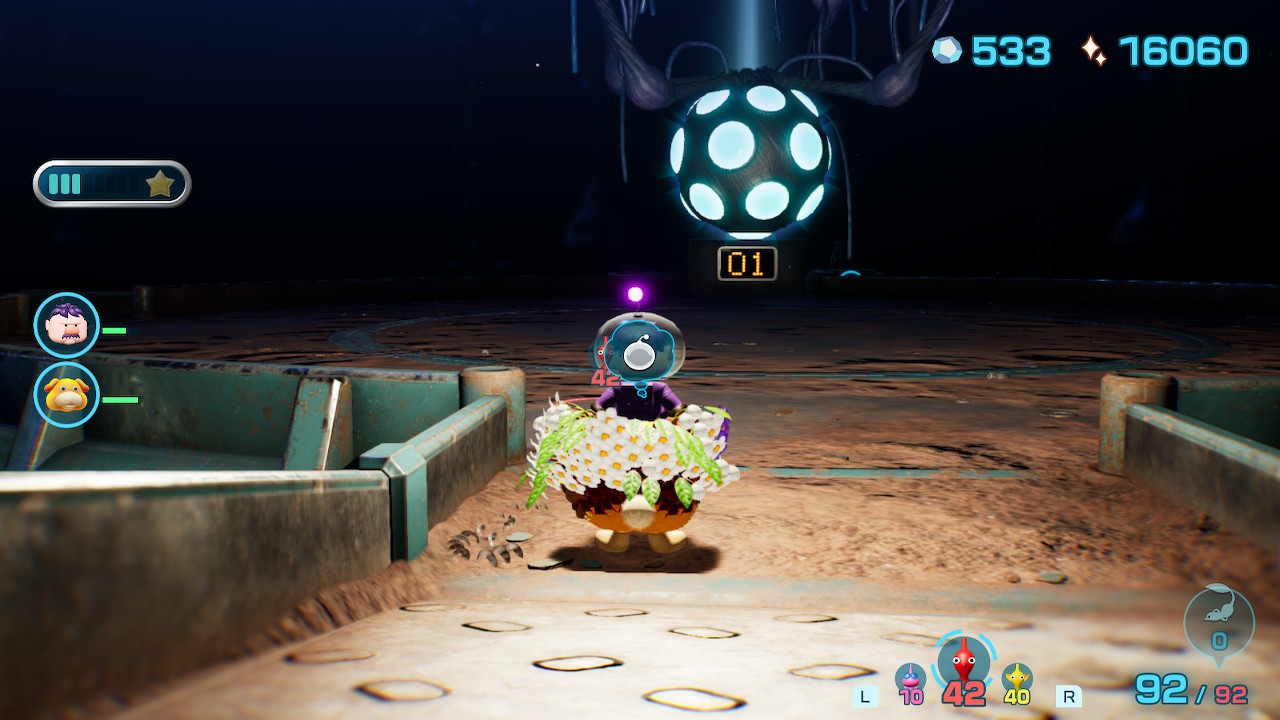
Task: Select the Red Pikmin squad icon
Action: (x=963, y=662)
